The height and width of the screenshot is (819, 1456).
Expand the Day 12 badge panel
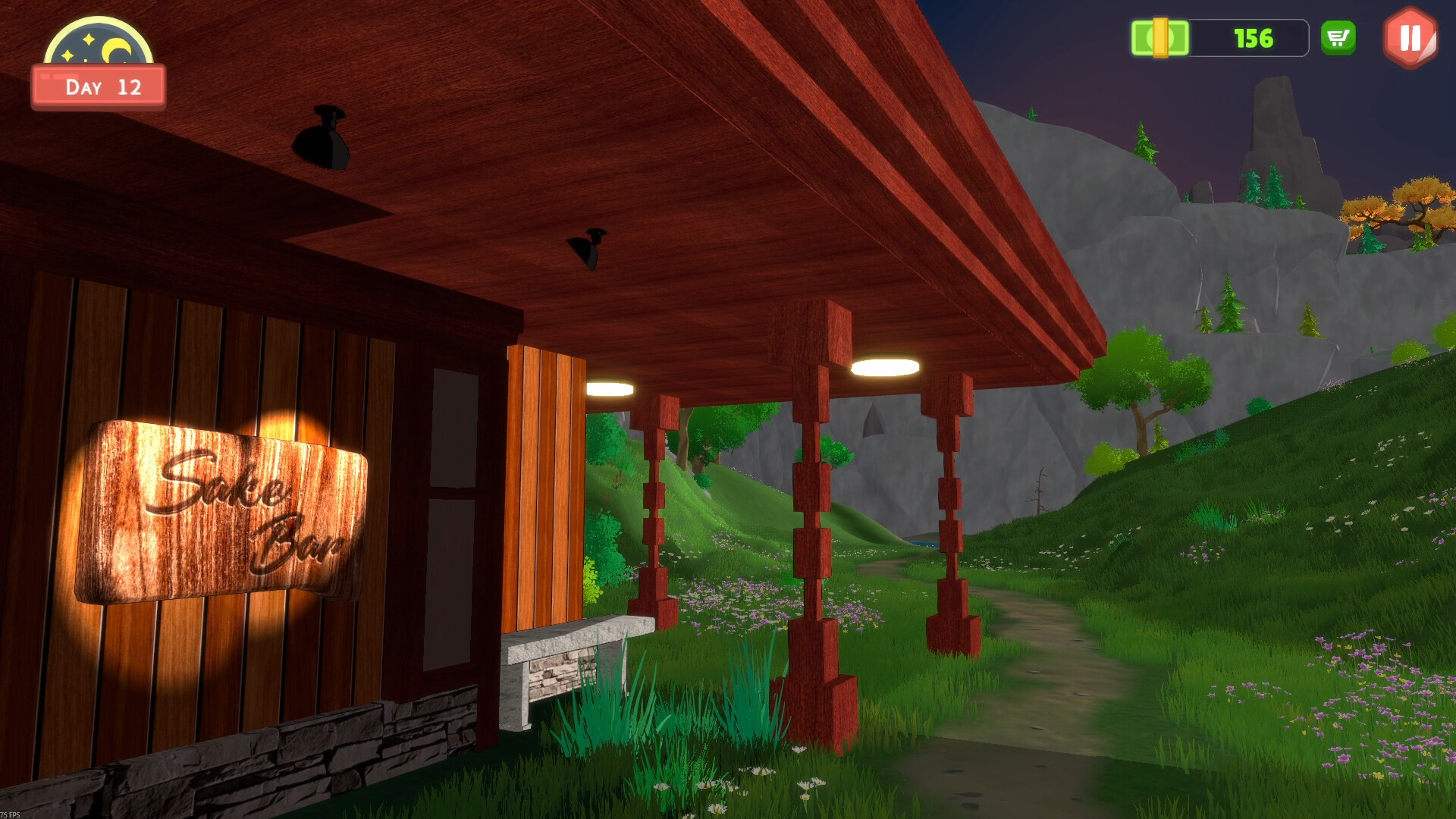pos(98,86)
